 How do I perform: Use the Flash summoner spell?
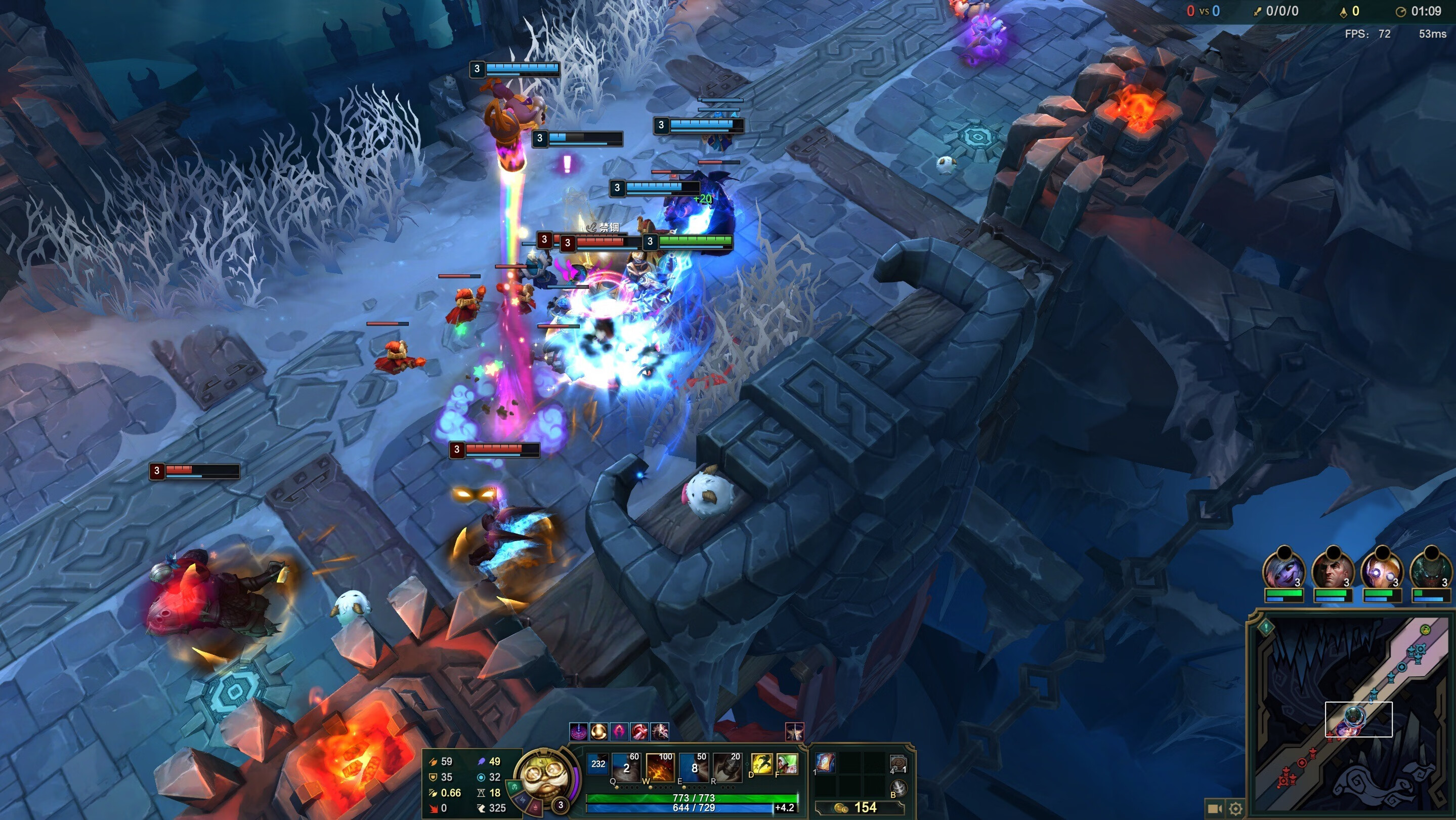[x=761, y=765]
